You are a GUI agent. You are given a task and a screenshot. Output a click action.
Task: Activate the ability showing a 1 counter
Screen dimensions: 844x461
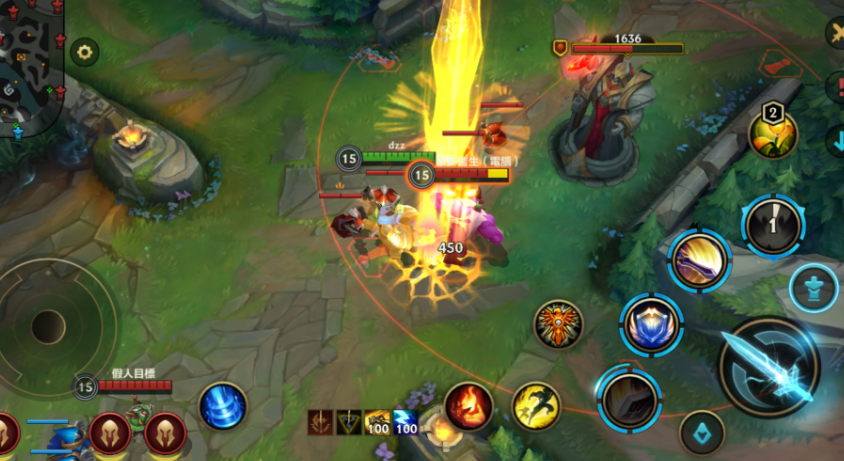pyautogui.click(x=773, y=224)
